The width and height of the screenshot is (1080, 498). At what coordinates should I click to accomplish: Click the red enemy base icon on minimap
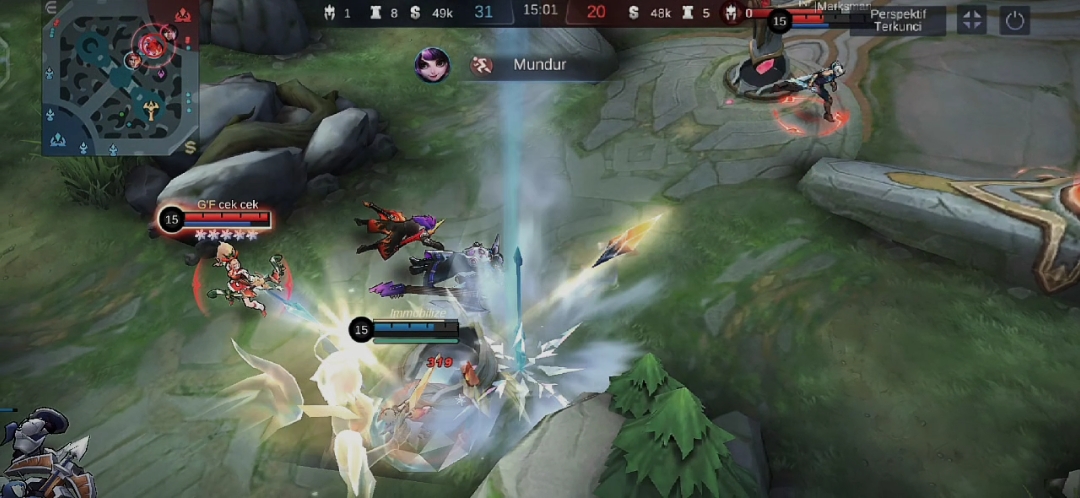pyautogui.click(x=183, y=15)
